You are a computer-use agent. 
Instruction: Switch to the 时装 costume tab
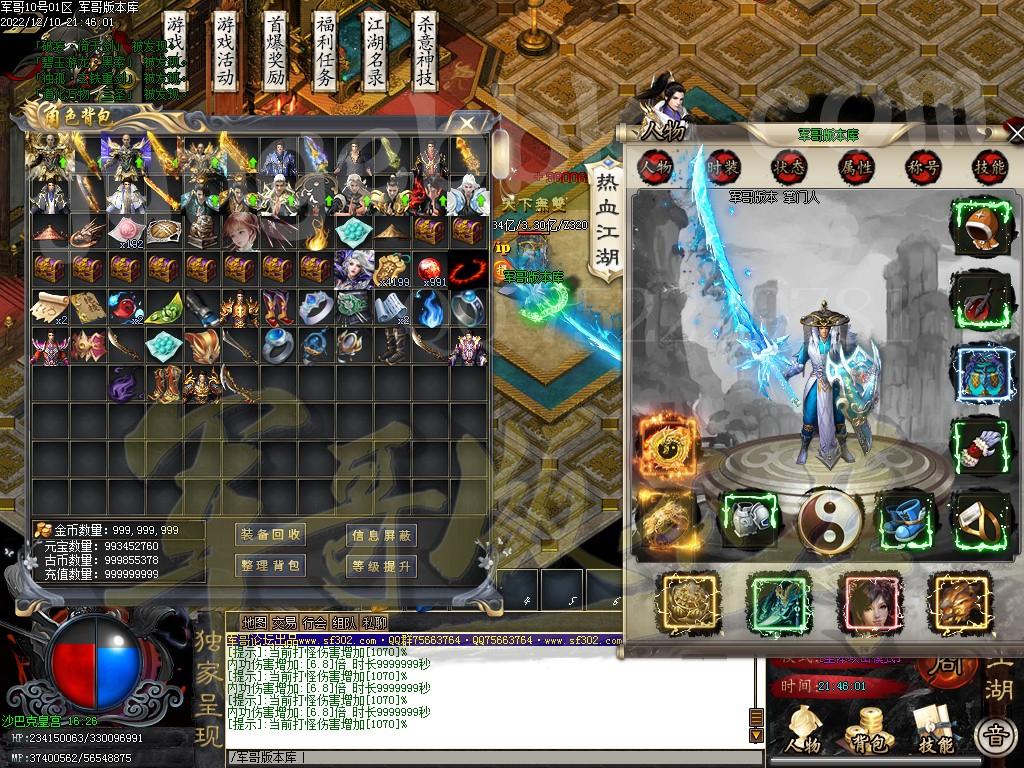pyautogui.click(x=722, y=167)
